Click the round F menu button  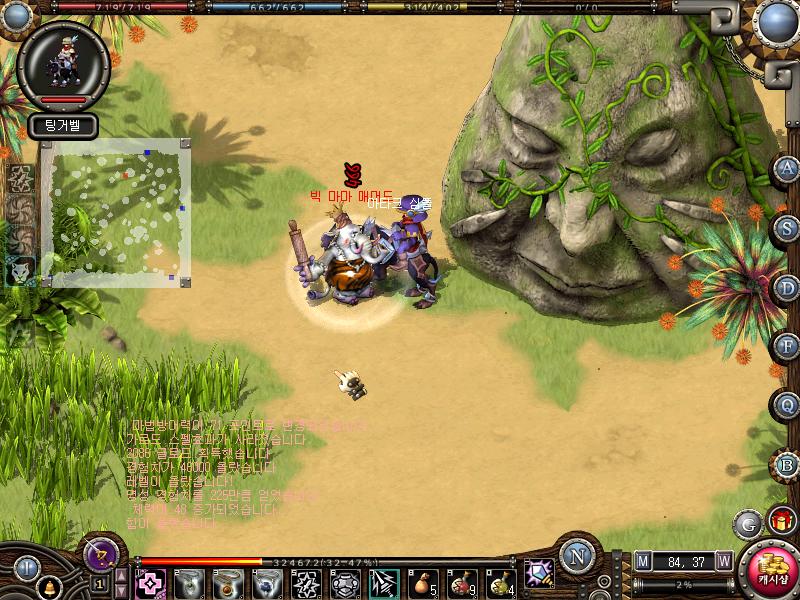click(x=787, y=347)
